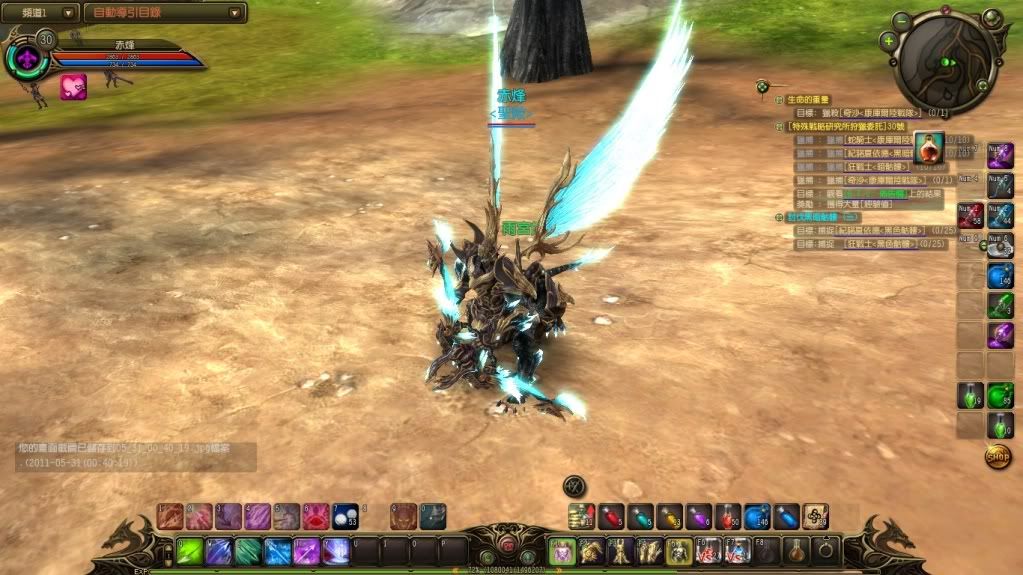Screen dimensions: 1023x575
Task: Click the circular minimap
Action: tap(945, 64)
